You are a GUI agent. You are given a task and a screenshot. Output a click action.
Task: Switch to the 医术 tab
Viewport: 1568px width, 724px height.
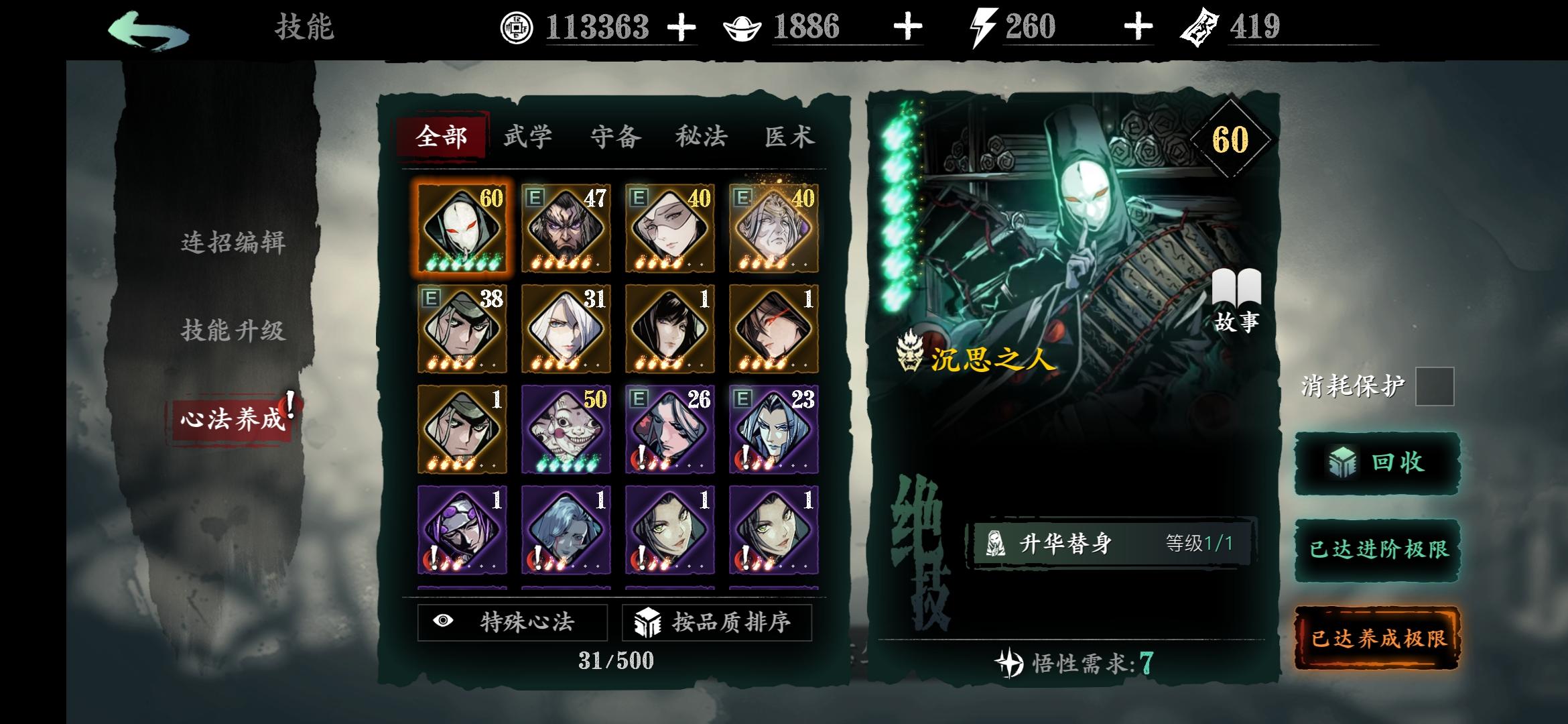coord(791,136)
